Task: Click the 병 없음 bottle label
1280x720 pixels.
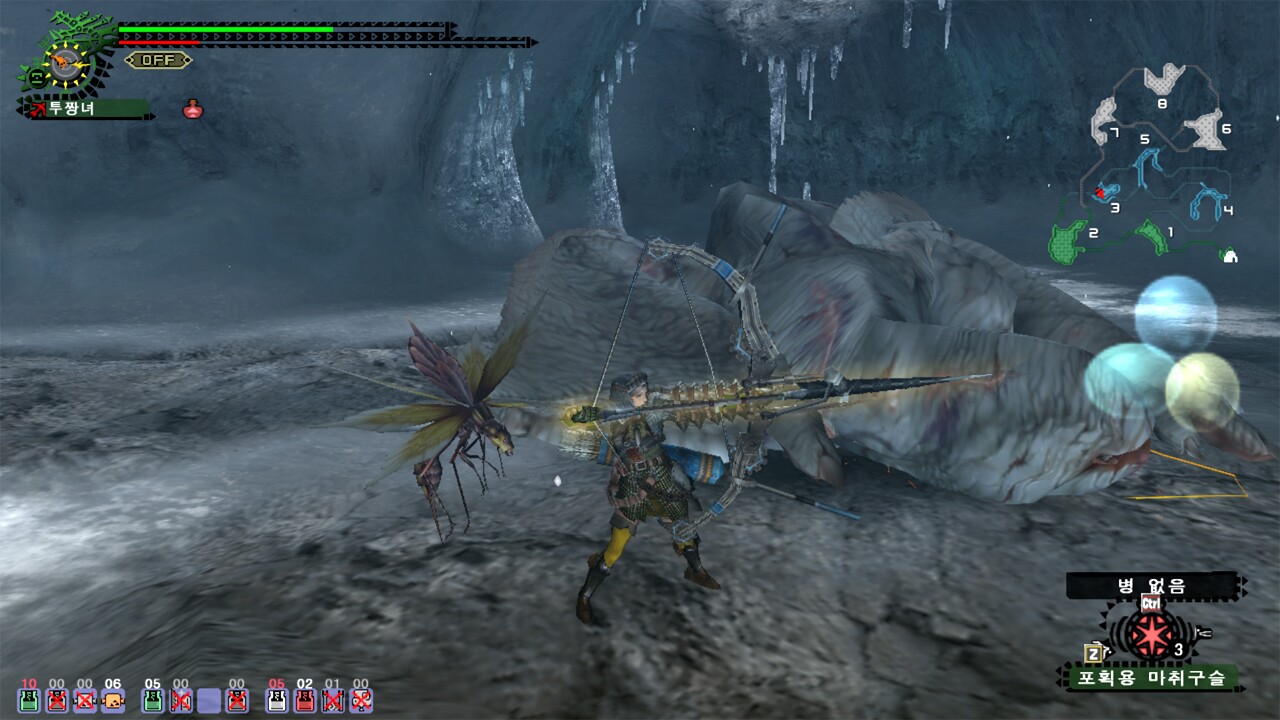Action: click(x=1151, y=586)
